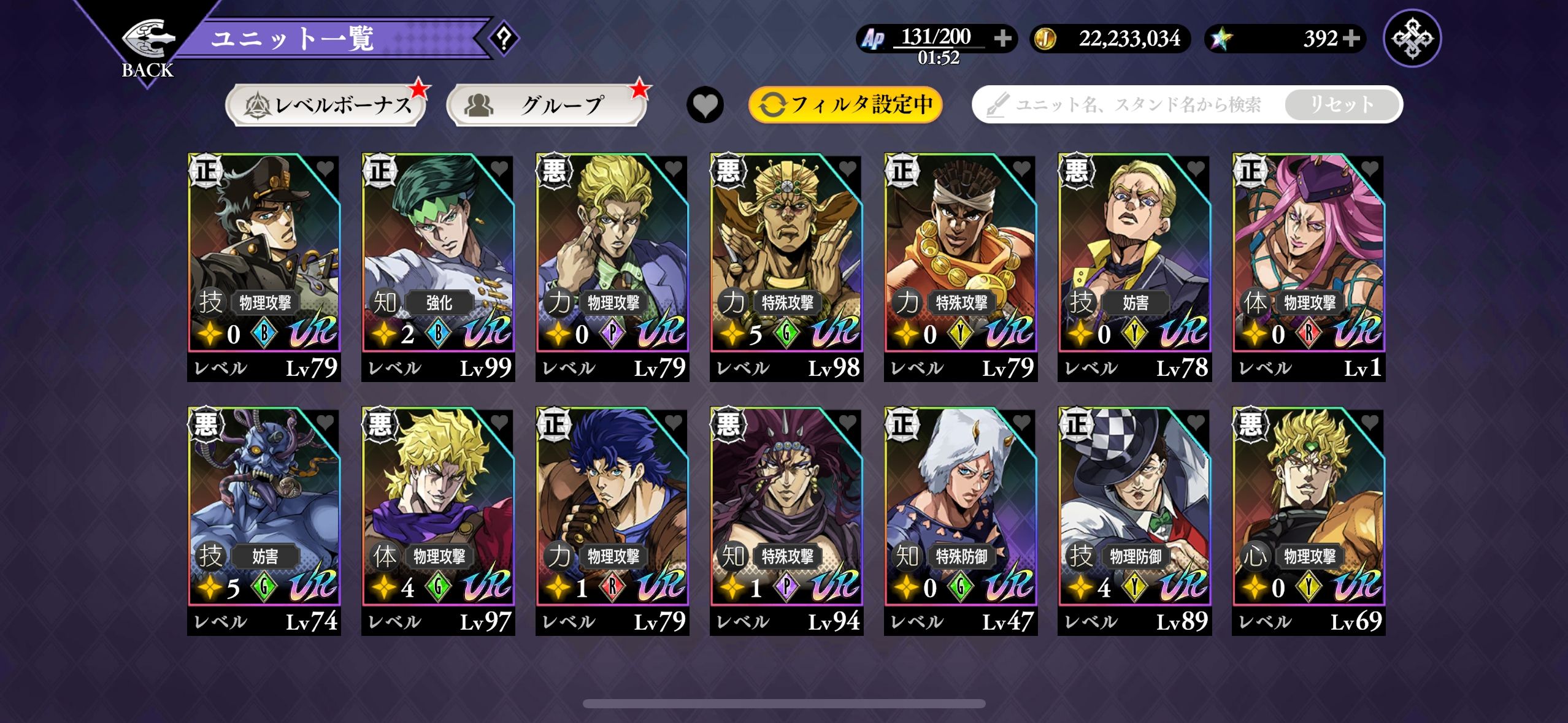
Task: Pick the Lv47 white fur hat unit
Action: 961,521
